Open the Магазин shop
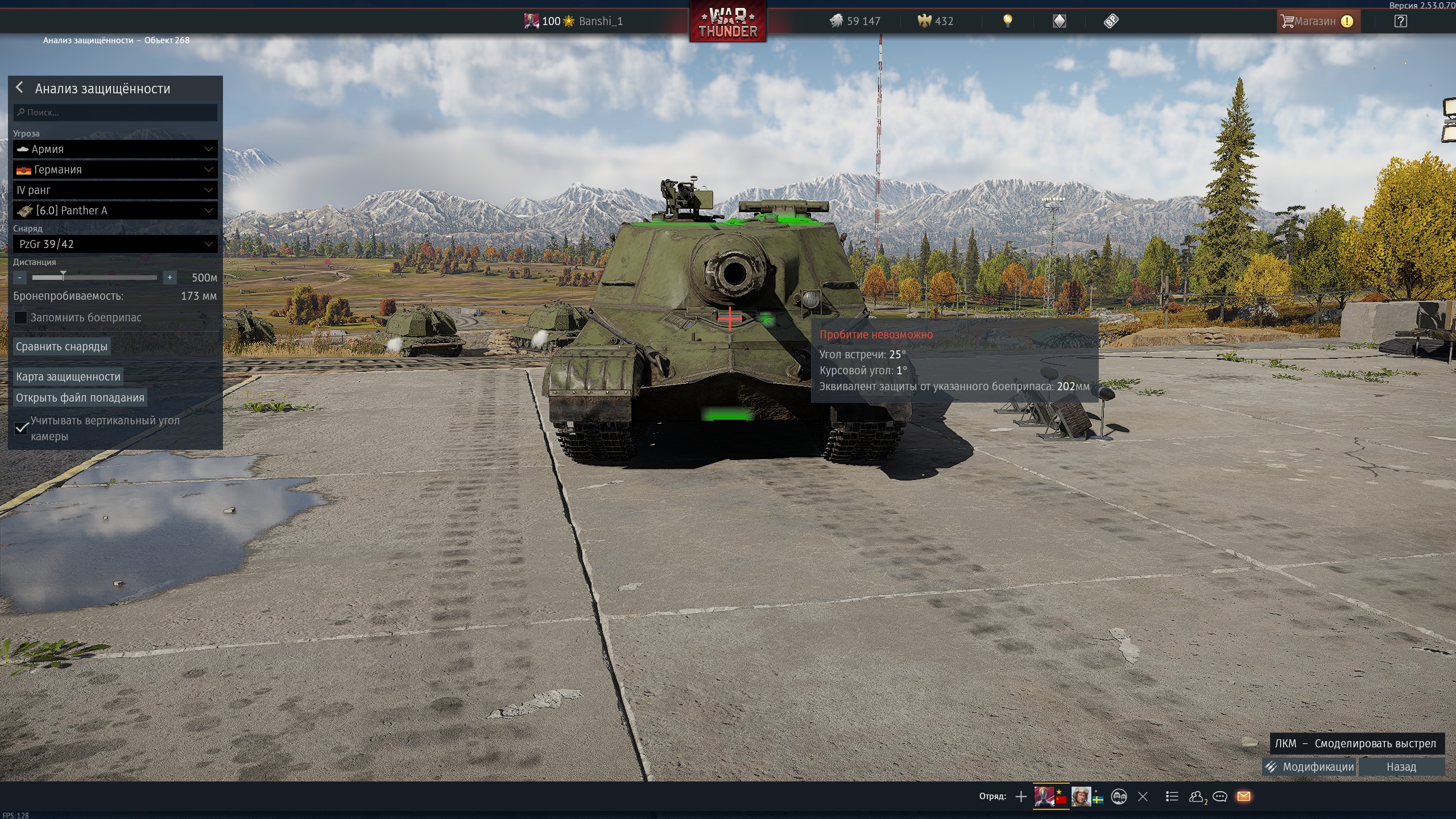Screen dimensions: 1456x819 1316,22
